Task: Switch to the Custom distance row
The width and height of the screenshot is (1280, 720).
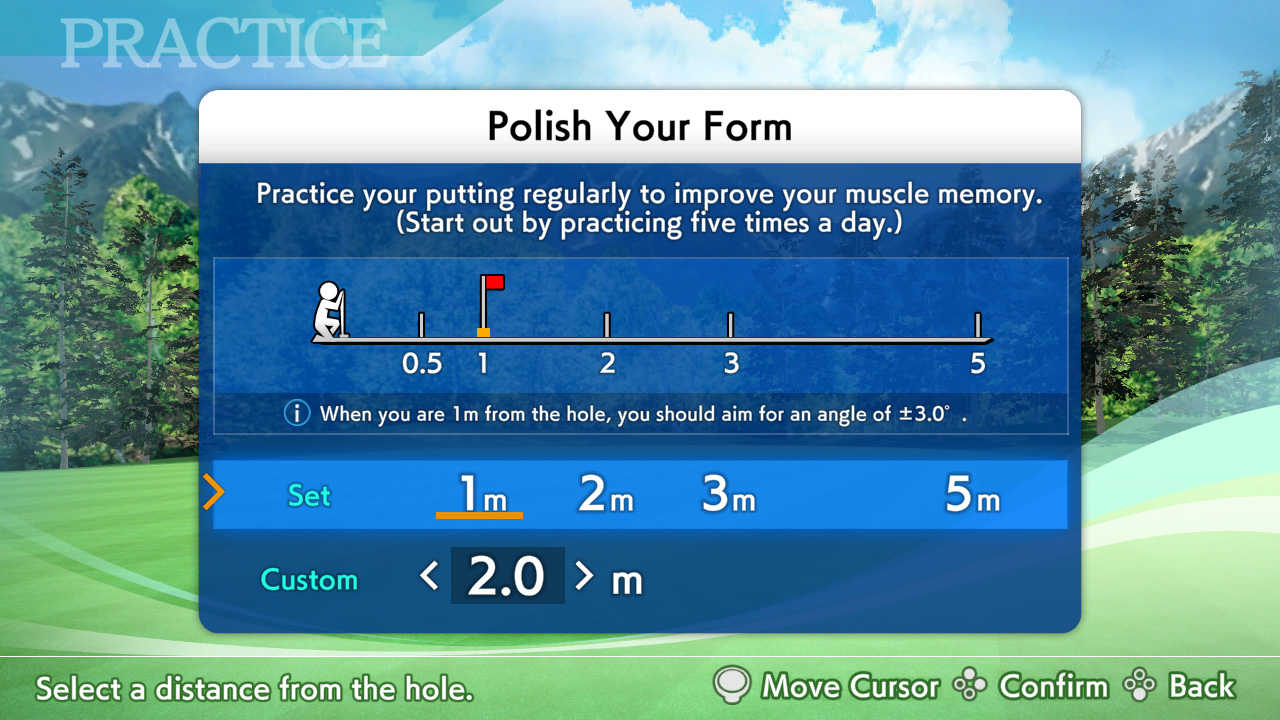Action: pos(309,580)
